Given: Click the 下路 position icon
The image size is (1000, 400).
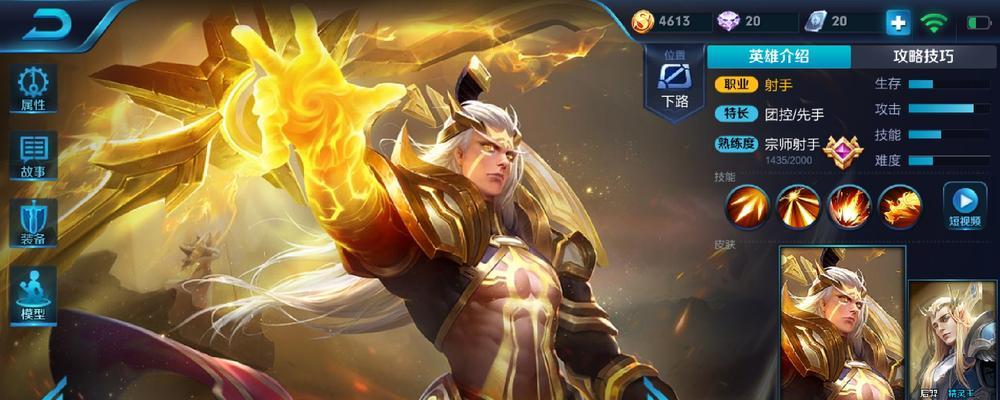Looking at the screenshot, I should (x=675, y=80).
